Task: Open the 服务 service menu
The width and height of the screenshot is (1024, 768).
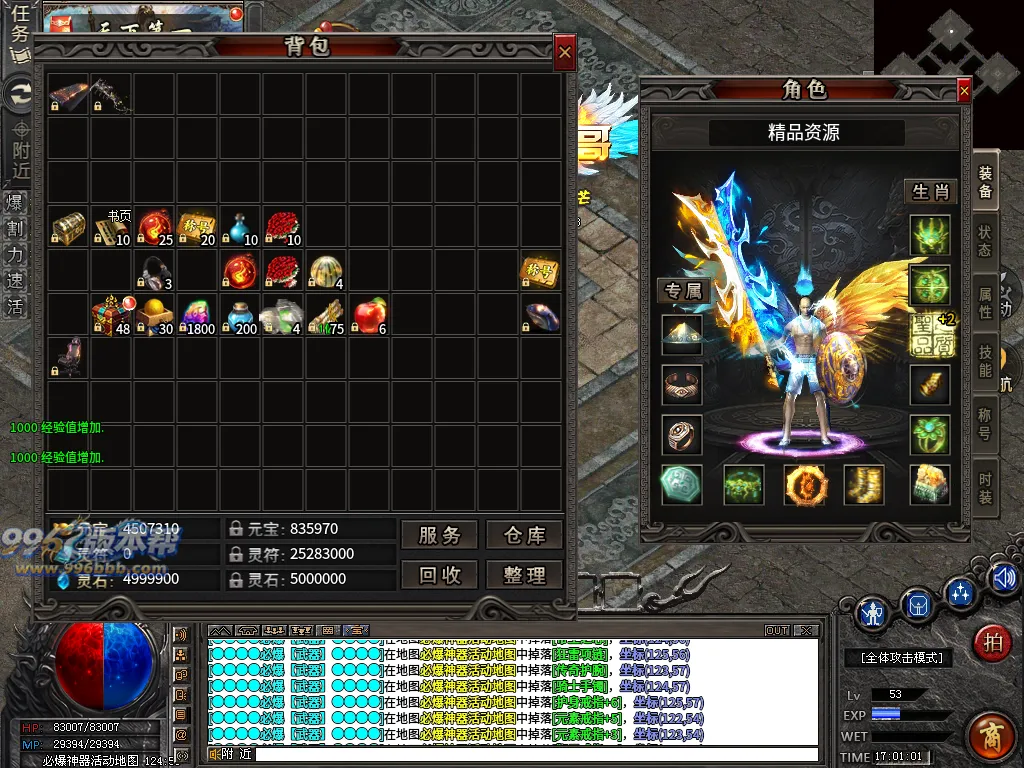Action: click(439, 535)
